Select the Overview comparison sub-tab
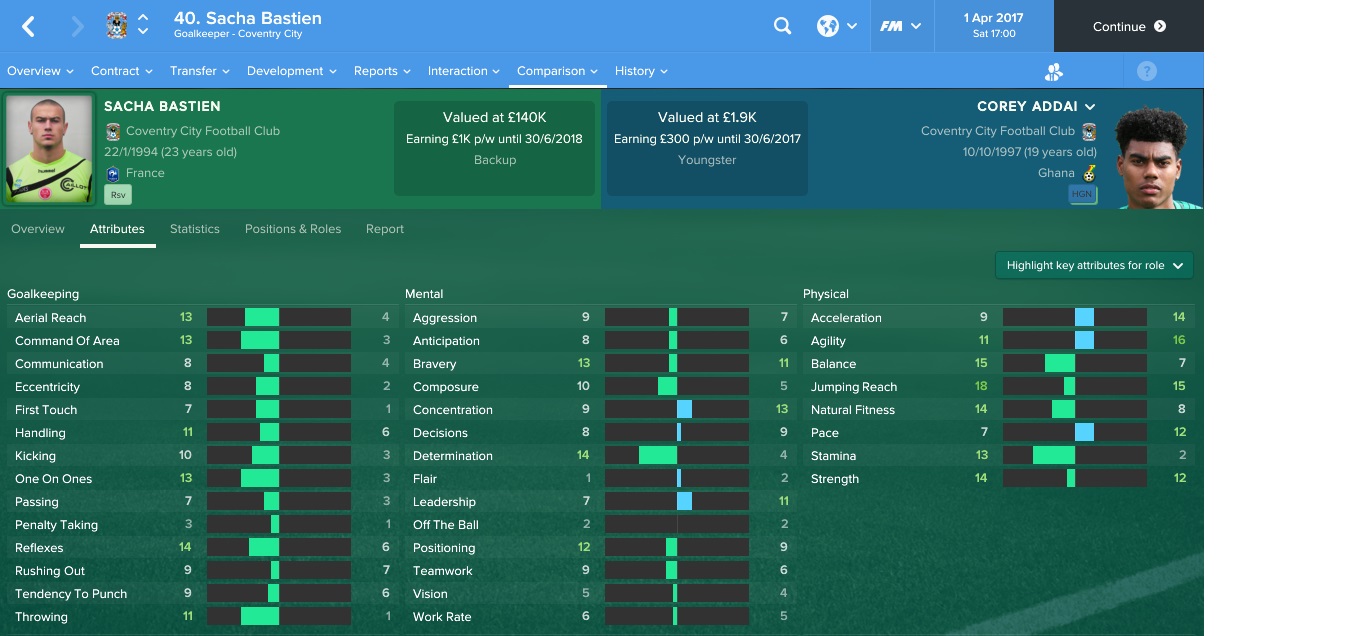 click(38, 229)
